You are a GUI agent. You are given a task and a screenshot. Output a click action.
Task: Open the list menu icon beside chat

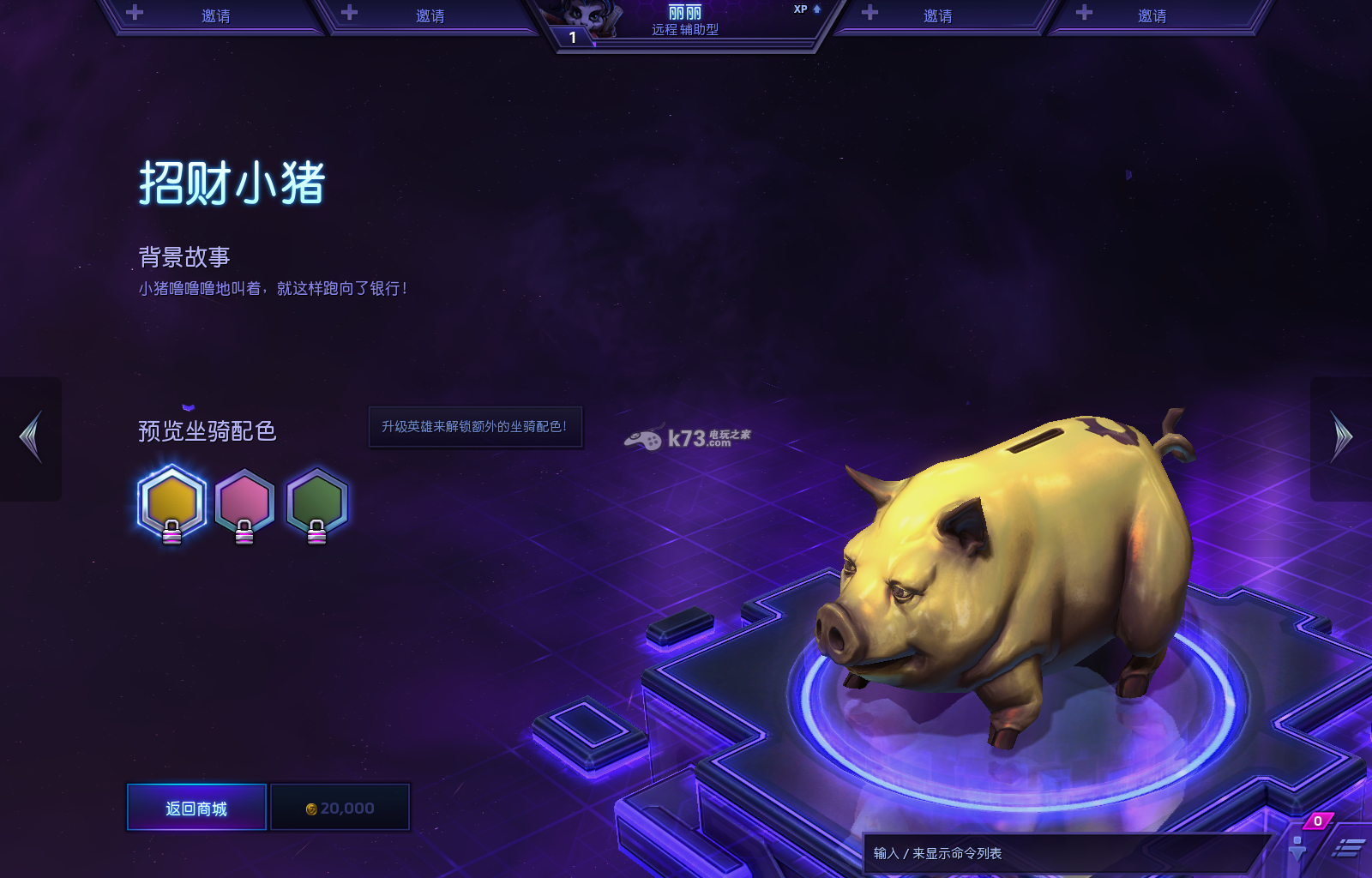pyautogui.click(x=1348, y=849)
